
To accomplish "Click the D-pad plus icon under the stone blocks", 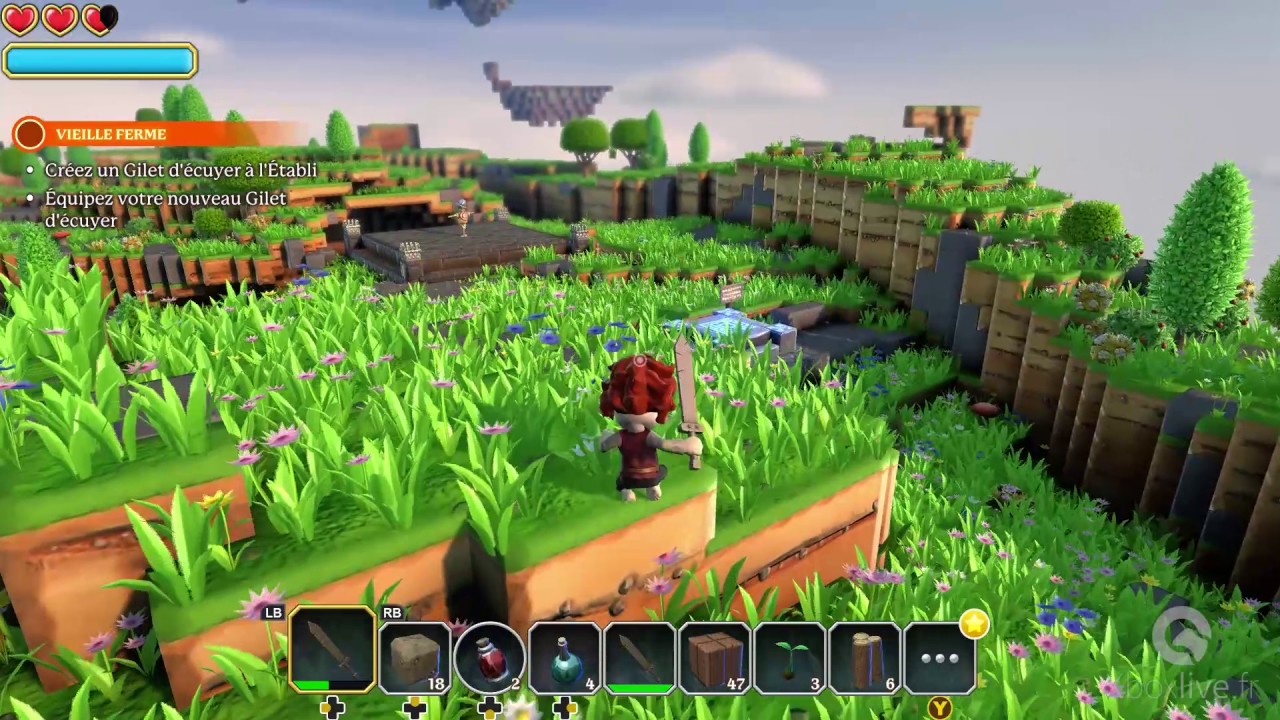I will point(413,707).
